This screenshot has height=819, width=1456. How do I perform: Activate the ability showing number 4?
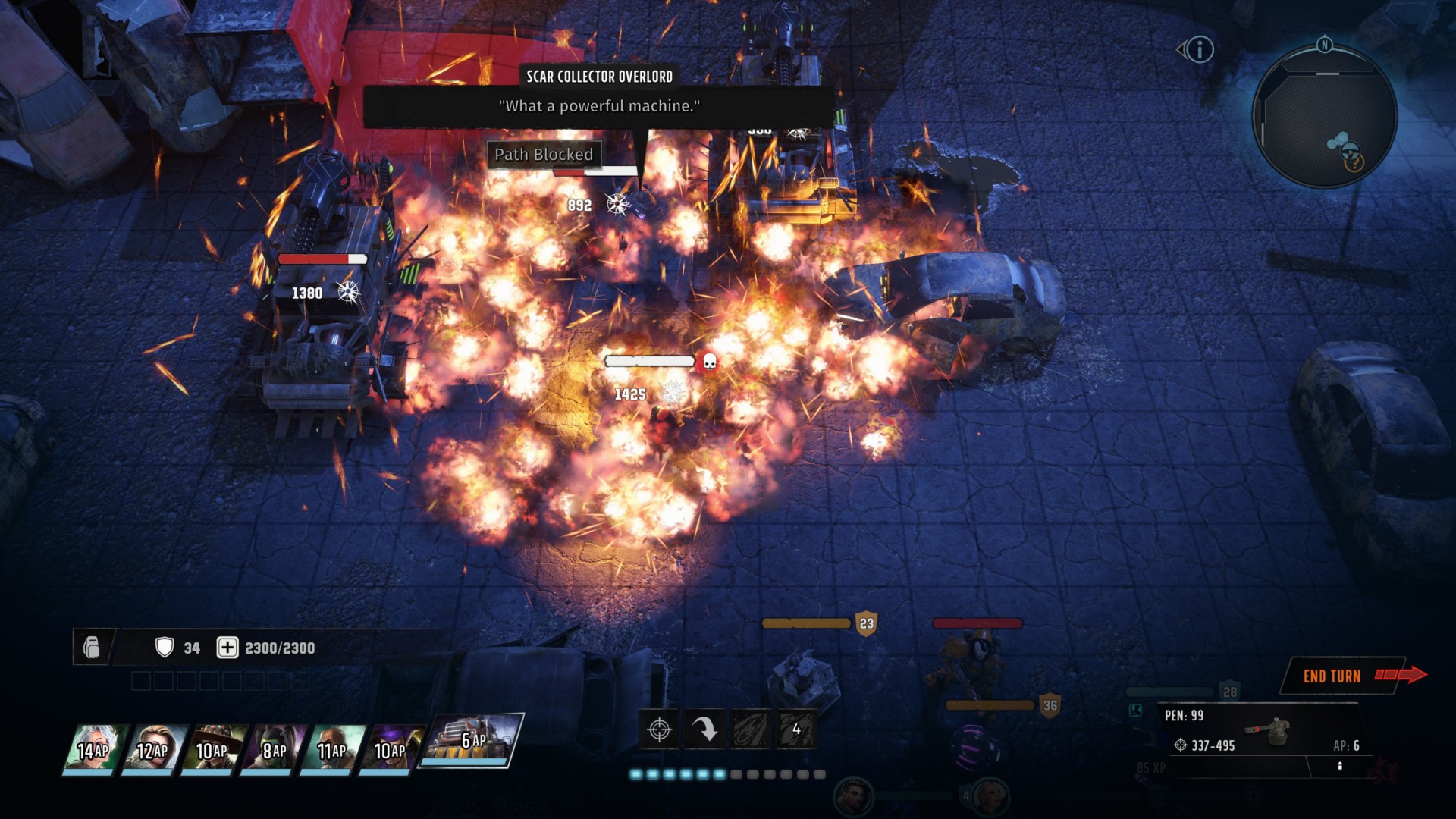click(796, 730)
